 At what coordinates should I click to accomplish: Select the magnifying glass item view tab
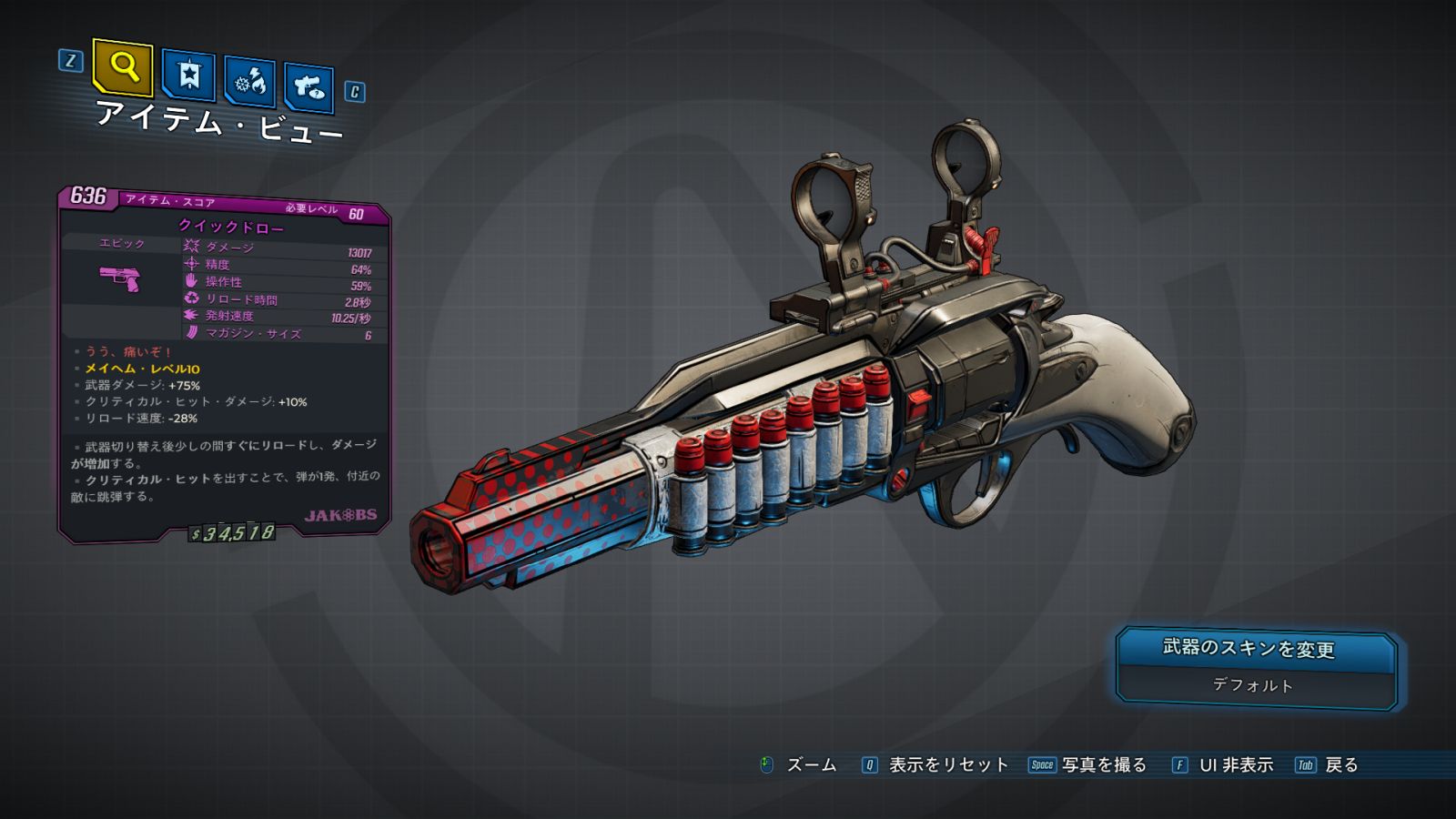123,67
